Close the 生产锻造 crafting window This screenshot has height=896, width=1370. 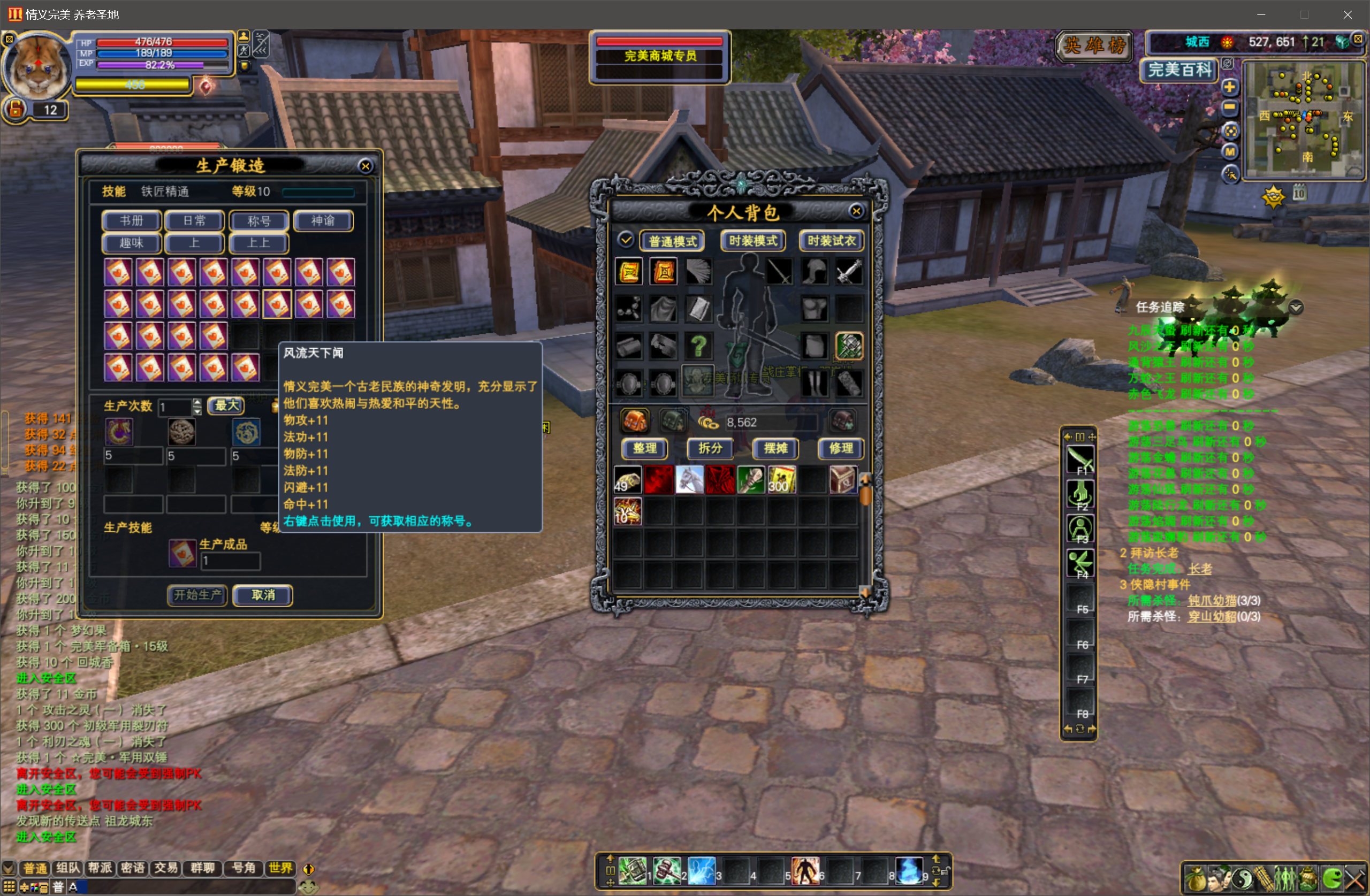tap(365, 166)
